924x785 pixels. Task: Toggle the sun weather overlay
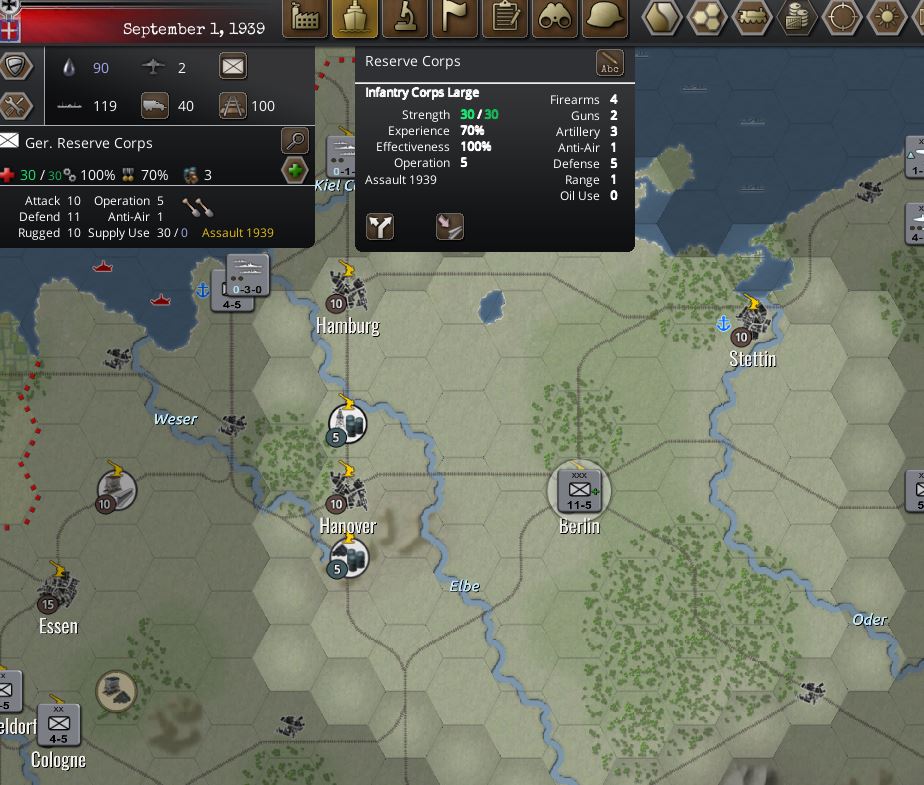pyautogui.click(x=887, y=18)
